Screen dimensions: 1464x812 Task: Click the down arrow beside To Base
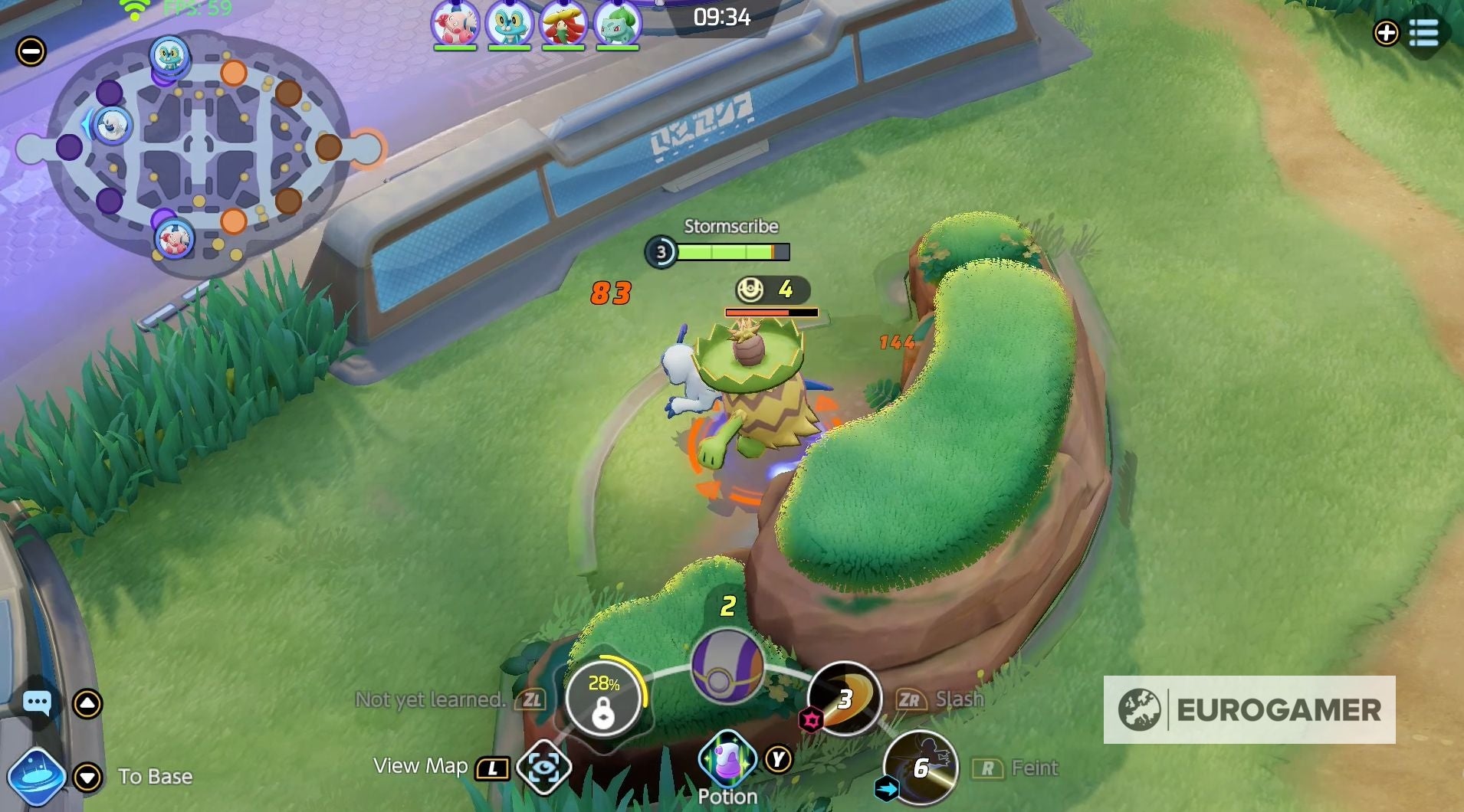[87, 777]
